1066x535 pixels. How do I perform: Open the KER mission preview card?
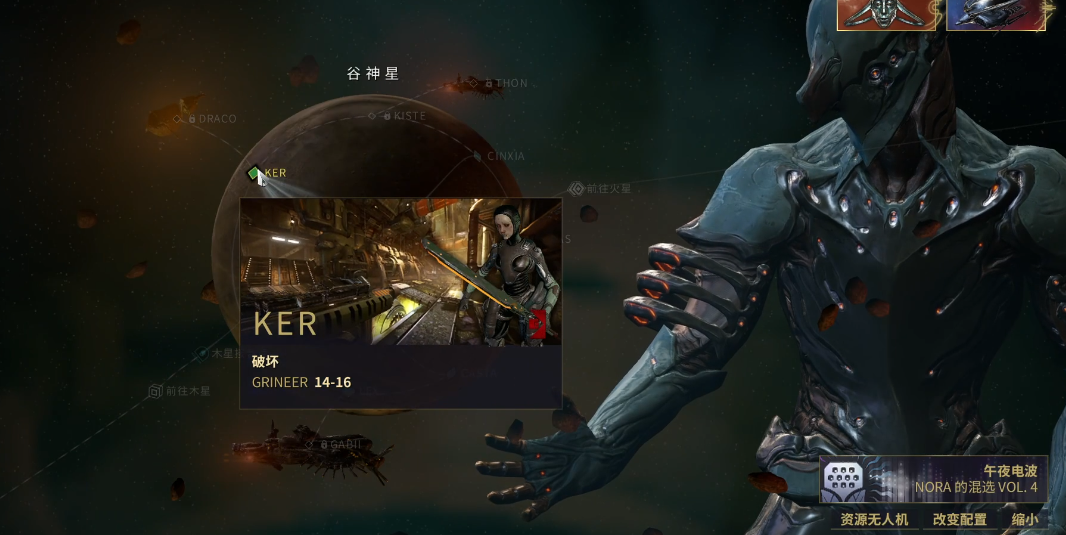(x=400, y=302)
